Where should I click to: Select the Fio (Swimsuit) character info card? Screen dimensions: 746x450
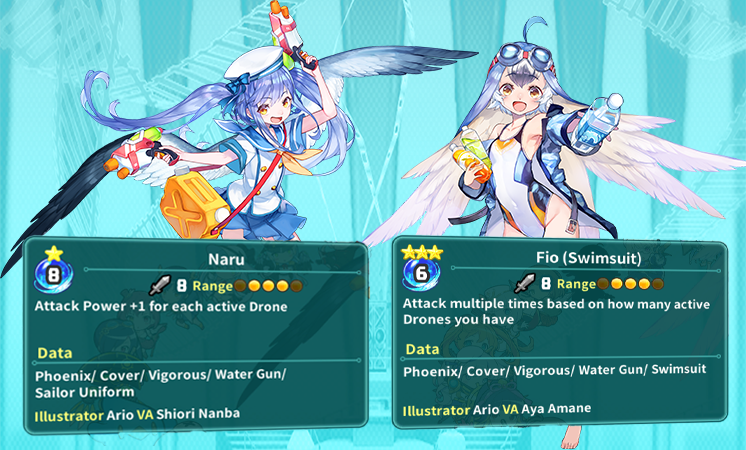(x=567, y=335)
